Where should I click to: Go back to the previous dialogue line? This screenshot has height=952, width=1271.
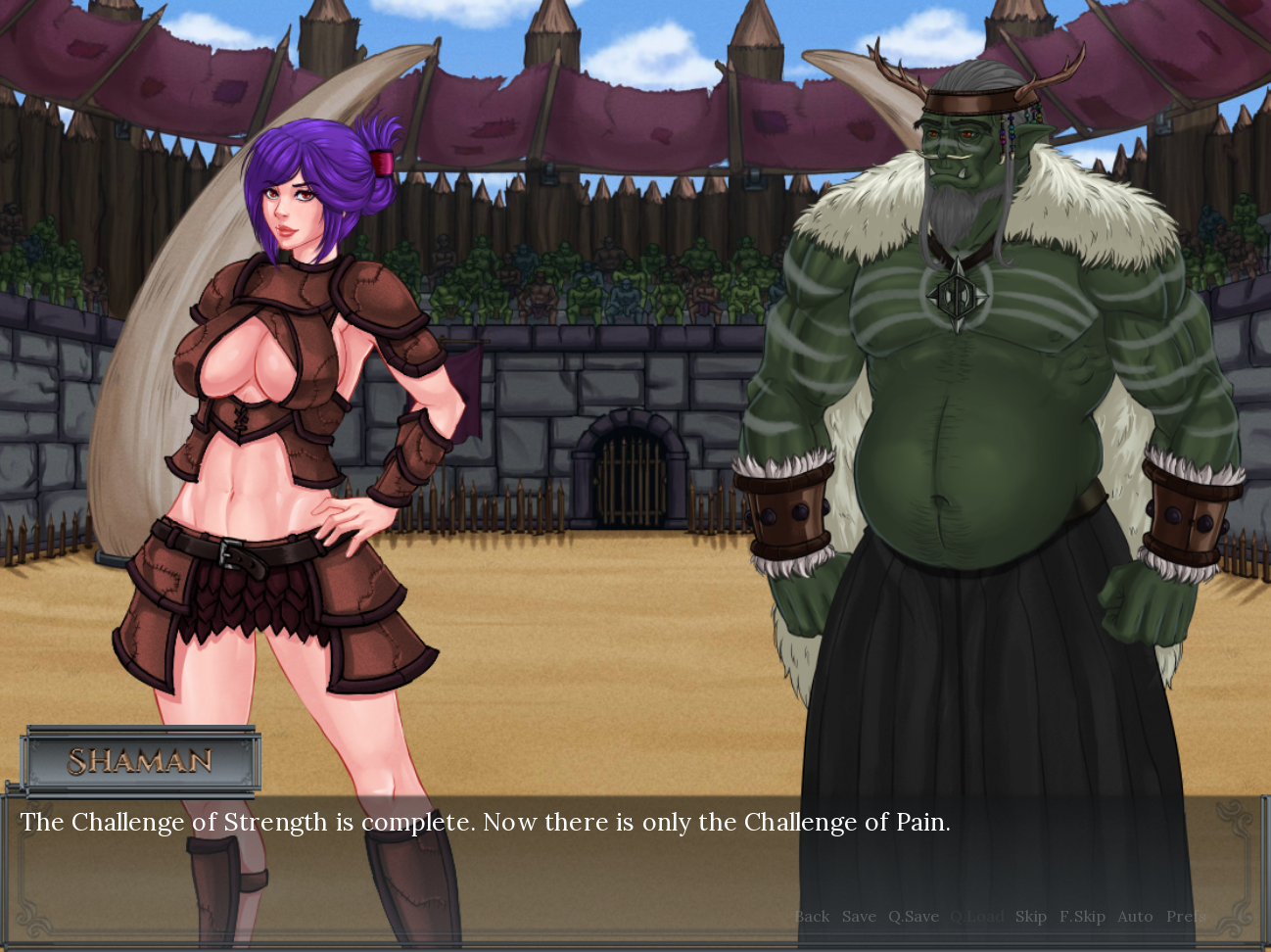[812, 917]
